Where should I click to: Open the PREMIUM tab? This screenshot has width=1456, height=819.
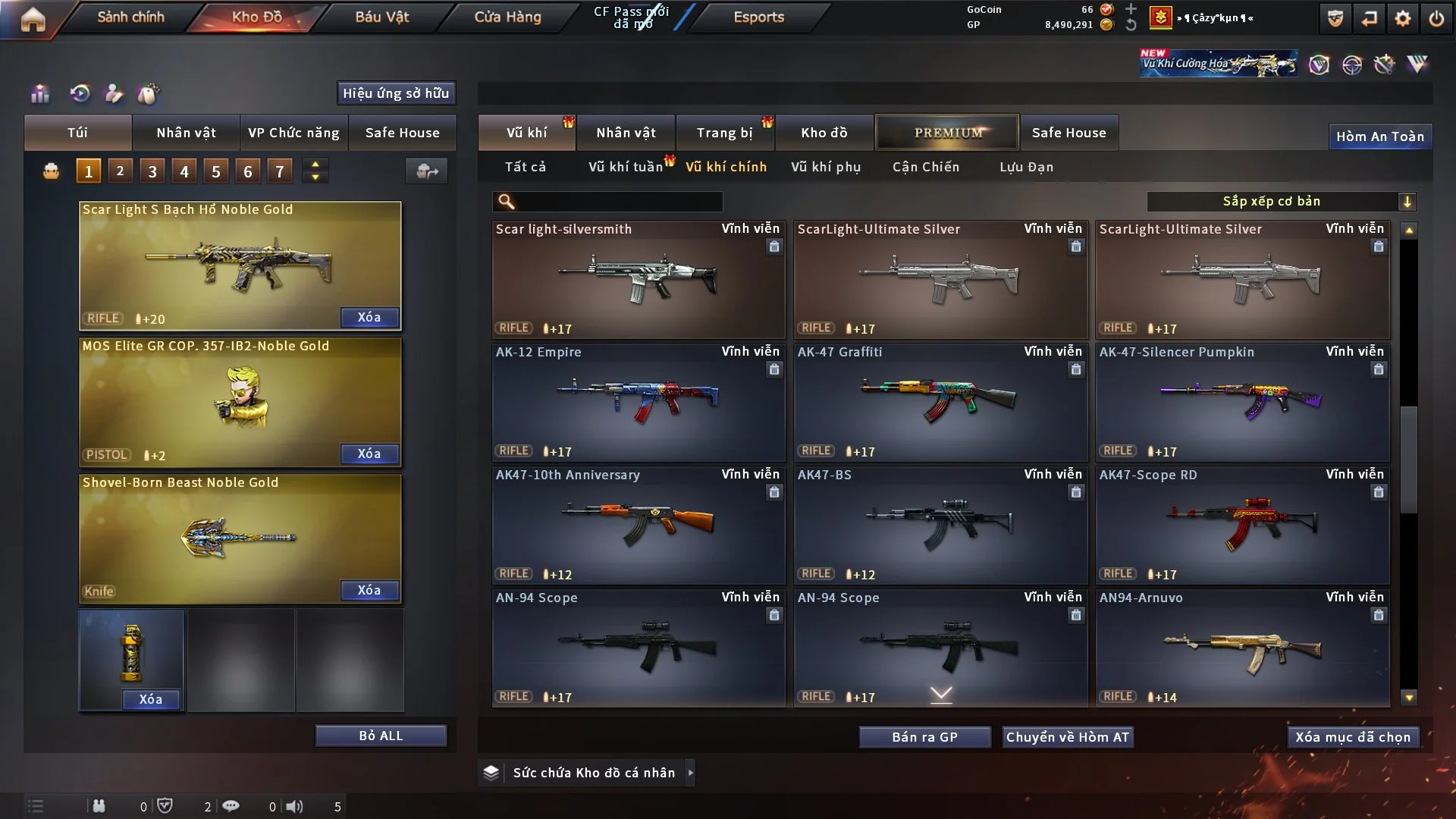coord(947,133)
